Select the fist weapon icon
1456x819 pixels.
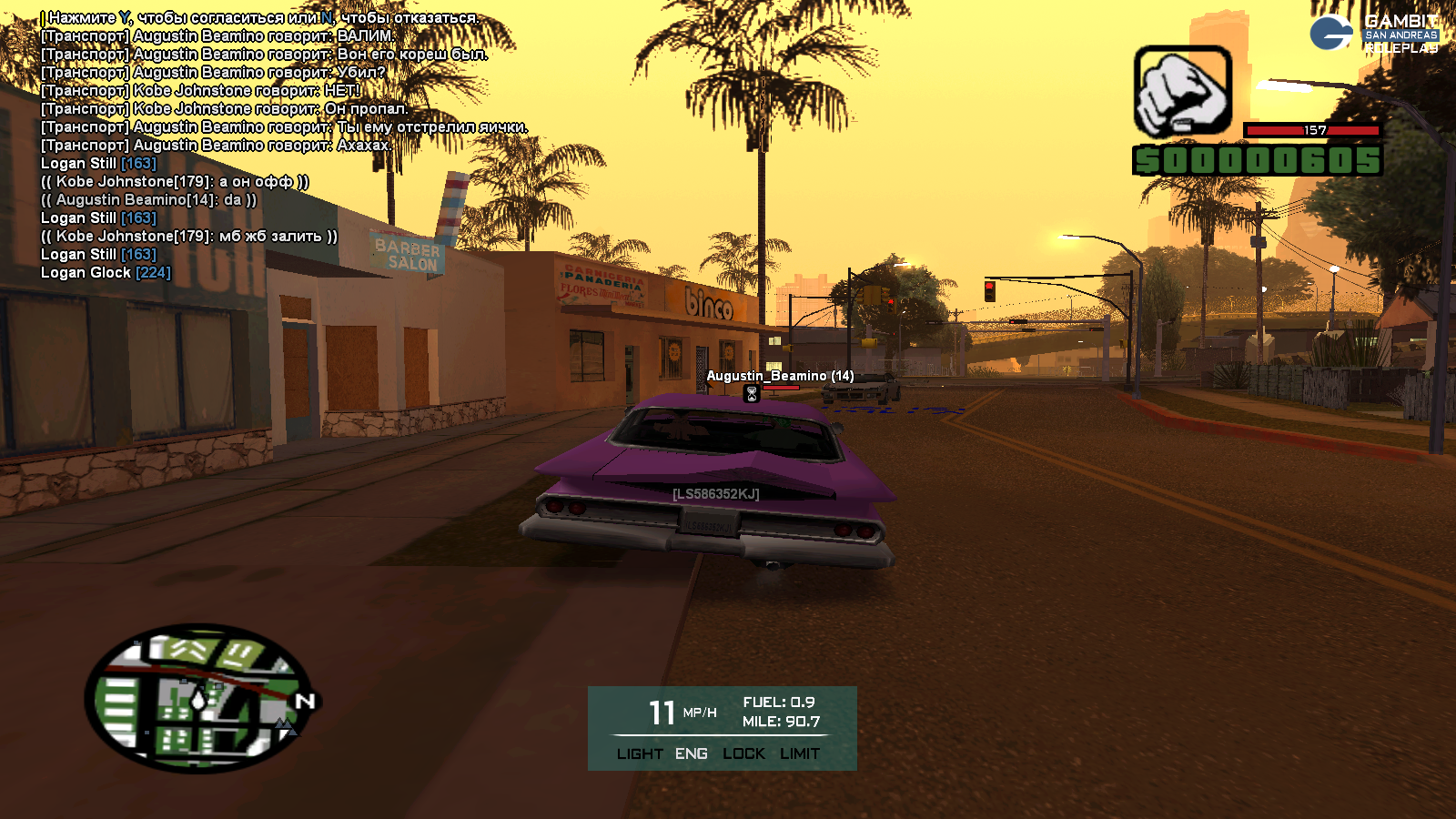(x=1182, y=92)
